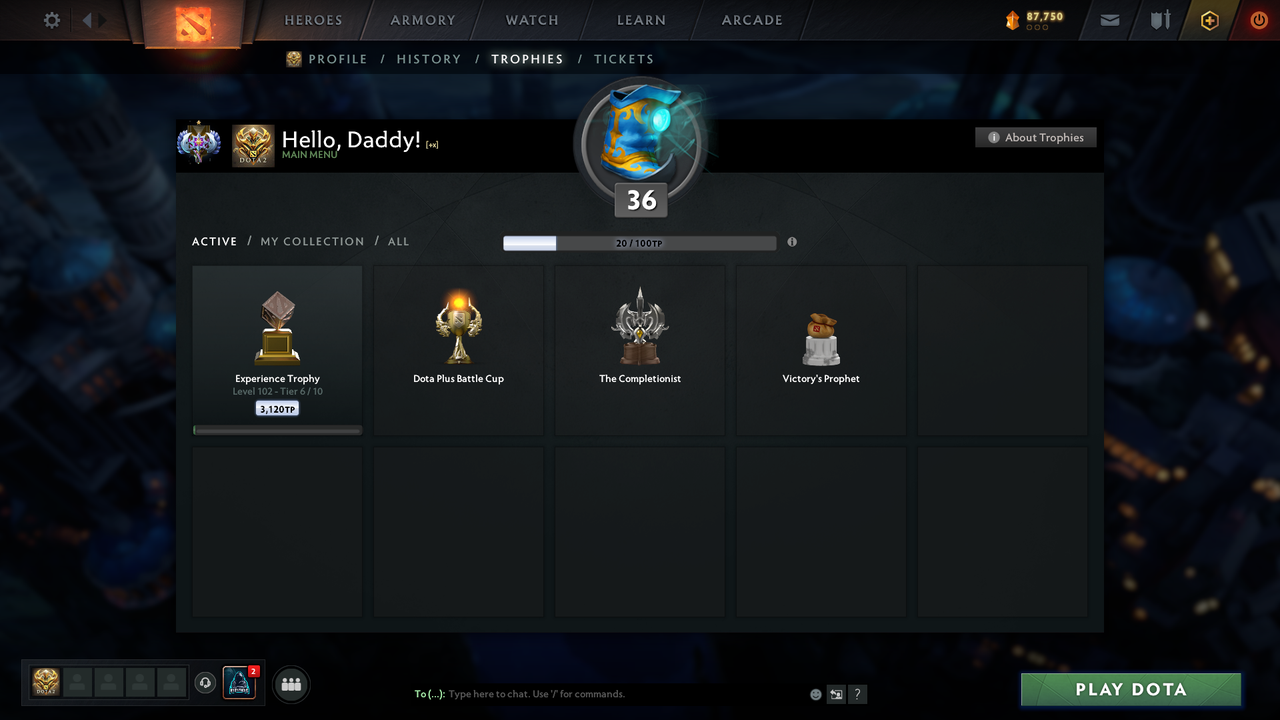Click the voice chat headset icon
Screen dimensions: 1280x720
click(207, 684)
